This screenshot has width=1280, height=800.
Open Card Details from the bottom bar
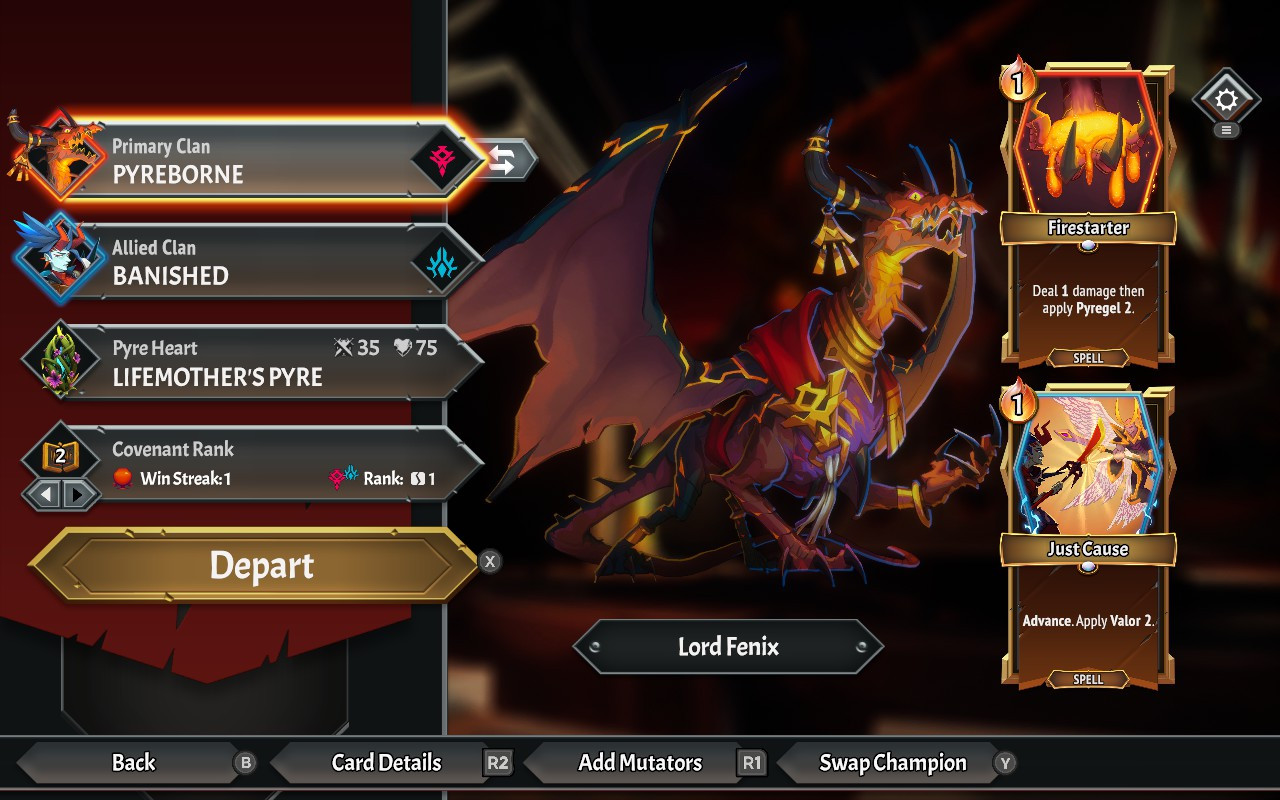[x=385, y=763]
